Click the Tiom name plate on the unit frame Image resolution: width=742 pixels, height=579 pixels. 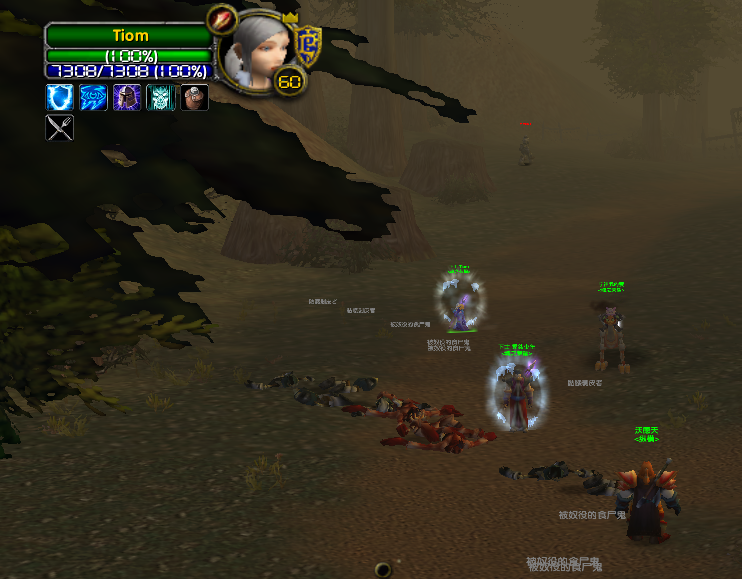point(130,36)
